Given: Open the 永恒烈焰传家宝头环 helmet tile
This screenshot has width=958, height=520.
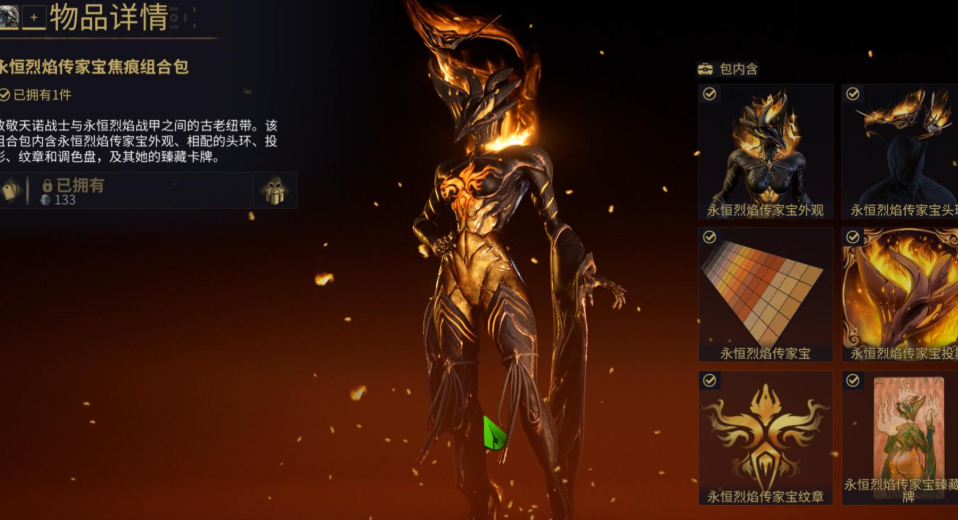Looking at the screenshot, I should [x=900, y=151].
